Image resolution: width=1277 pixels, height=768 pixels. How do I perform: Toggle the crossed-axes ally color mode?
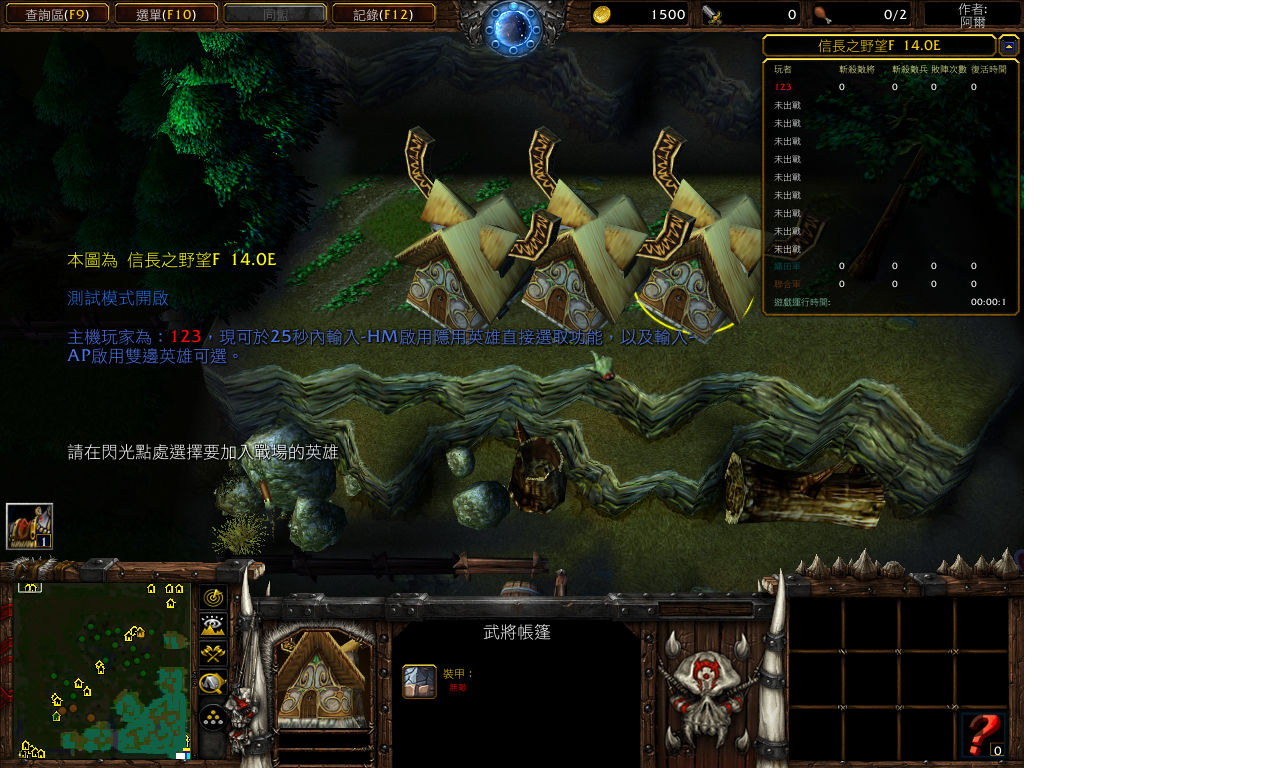tap(213, 654)
